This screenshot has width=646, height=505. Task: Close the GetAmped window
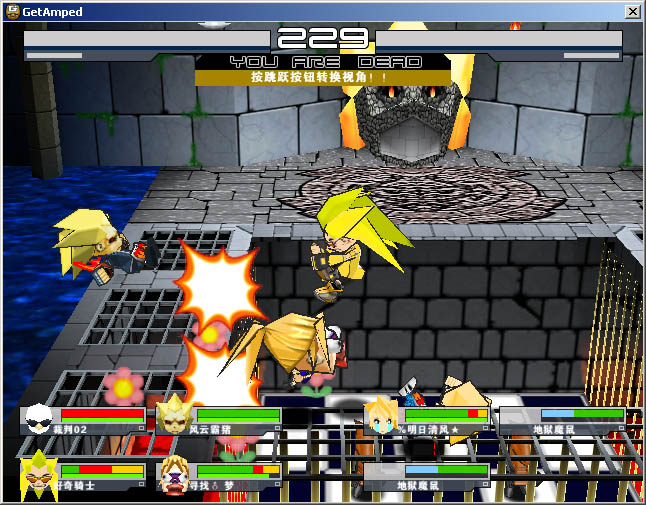(632, 11)
